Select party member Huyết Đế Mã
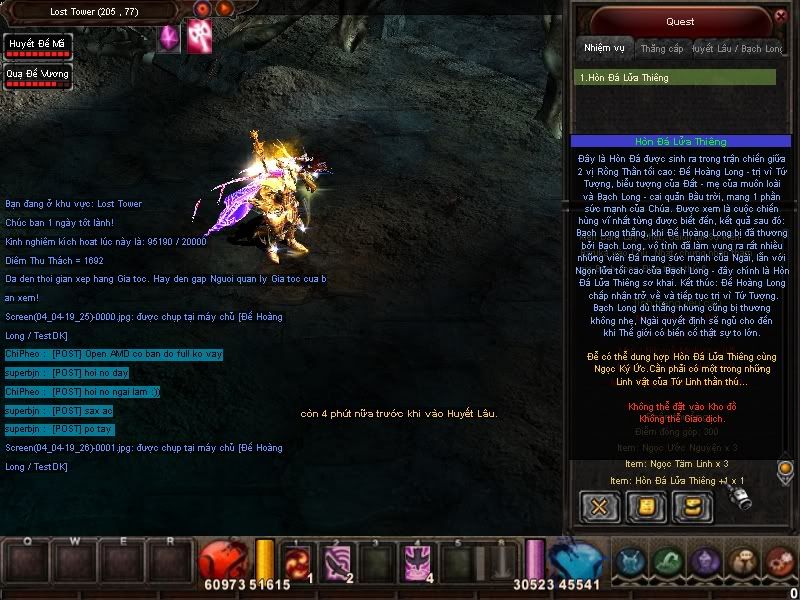Viewport: 800px width, 600px height. pyautogui.click(x=37, y=46)
